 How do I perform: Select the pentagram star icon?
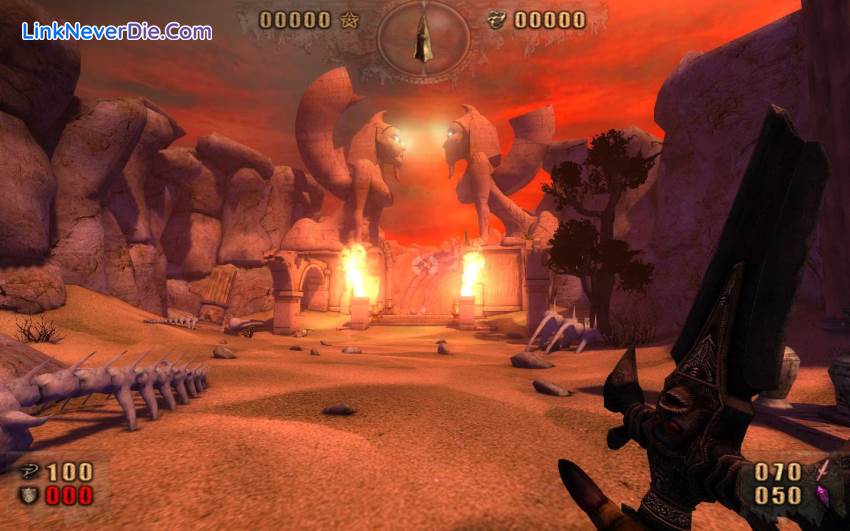coord(349,20)
